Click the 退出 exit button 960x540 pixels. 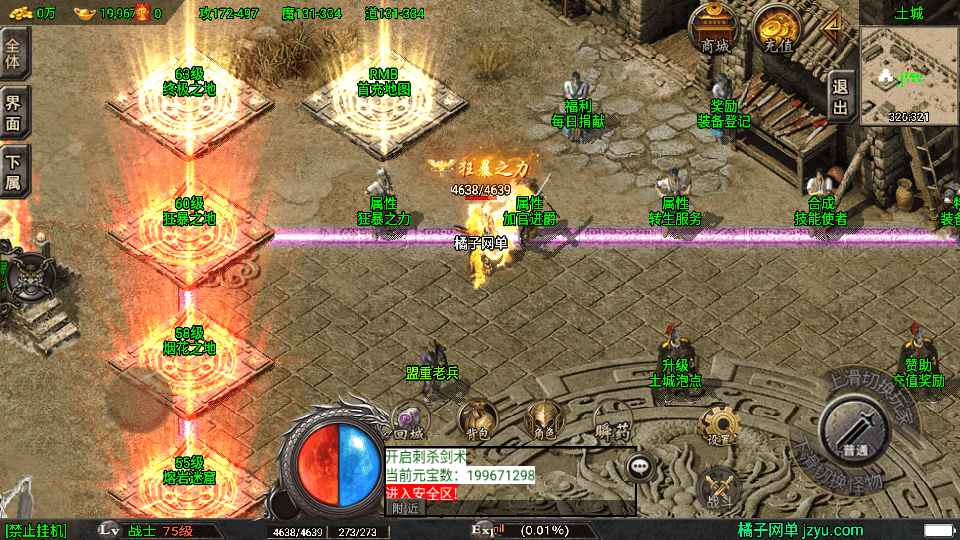tap(841, 97)
